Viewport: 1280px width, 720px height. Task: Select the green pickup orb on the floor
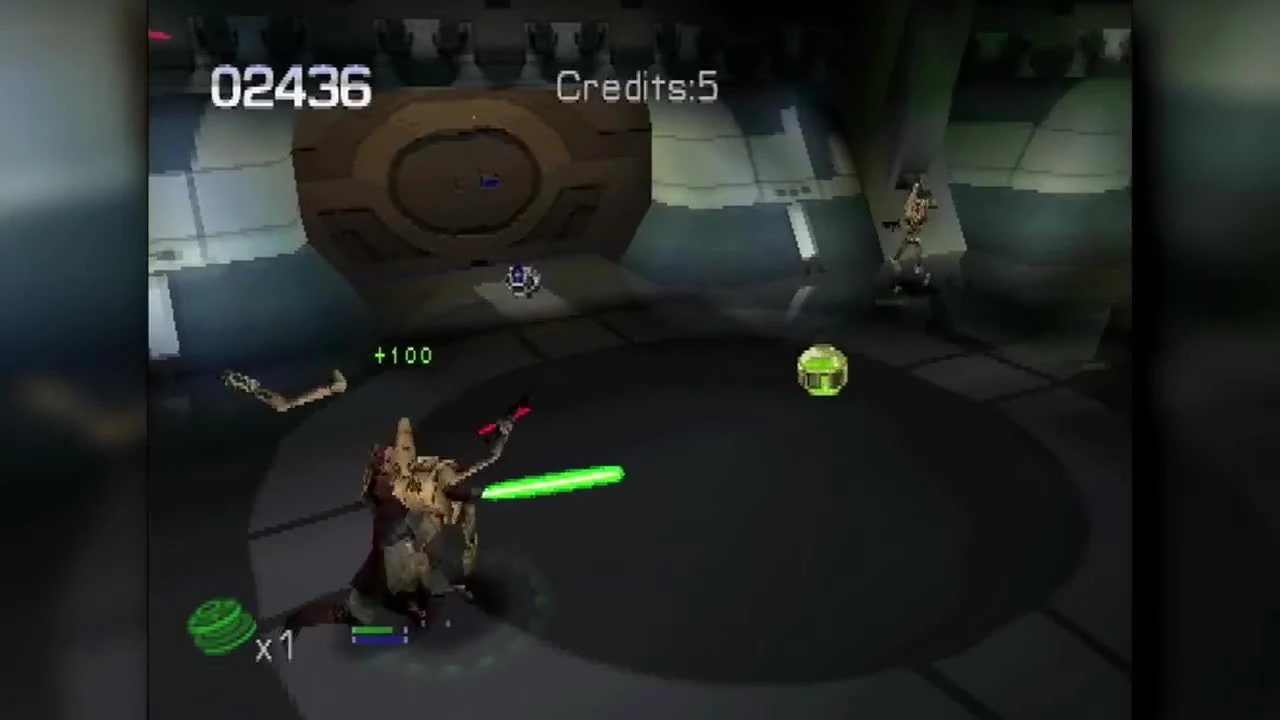[x=822, y=372]
